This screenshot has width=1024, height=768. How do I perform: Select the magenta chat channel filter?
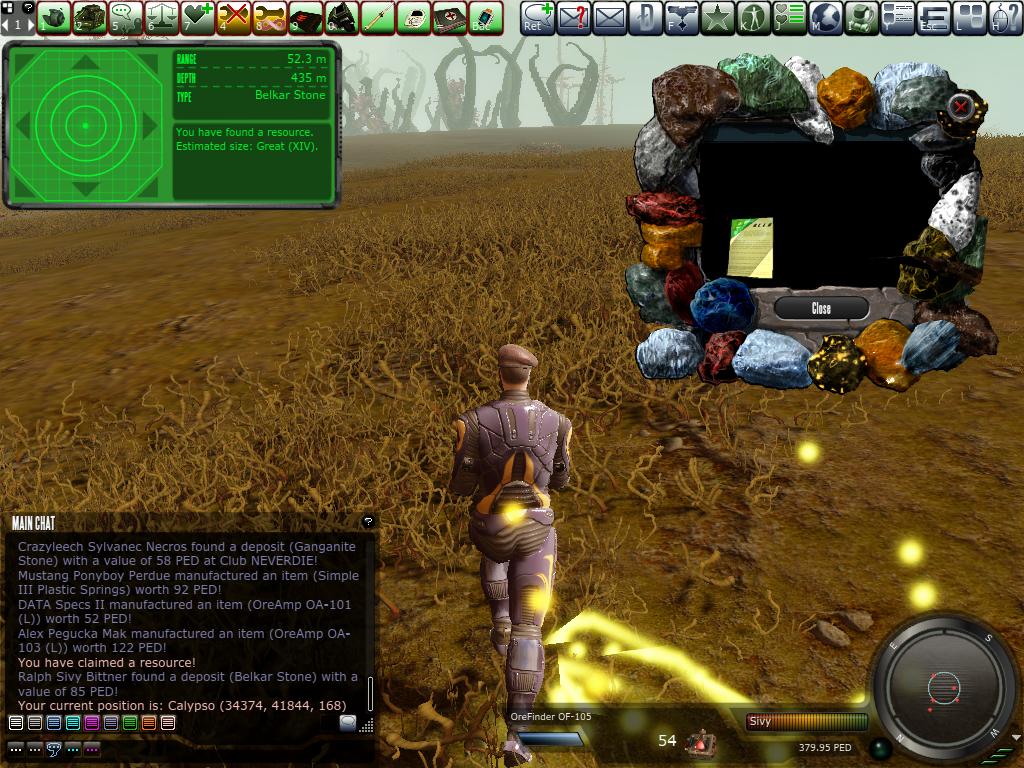point(92,722)
